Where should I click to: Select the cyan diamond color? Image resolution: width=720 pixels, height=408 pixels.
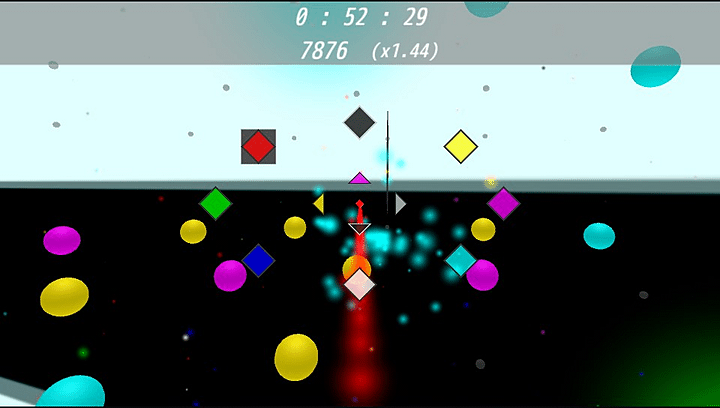[460, 260]
